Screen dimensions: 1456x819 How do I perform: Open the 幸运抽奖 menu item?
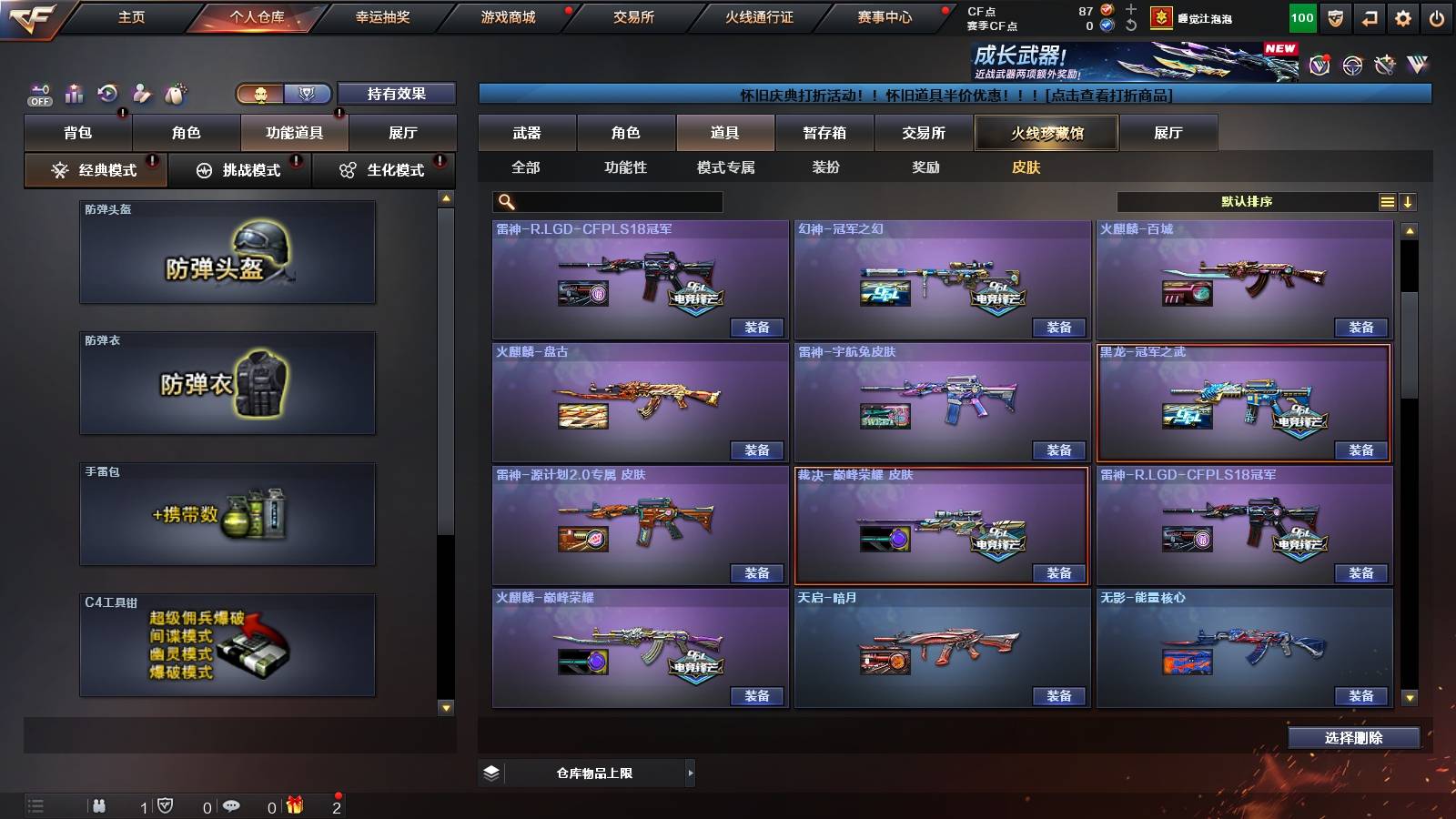tap(382, 16)
